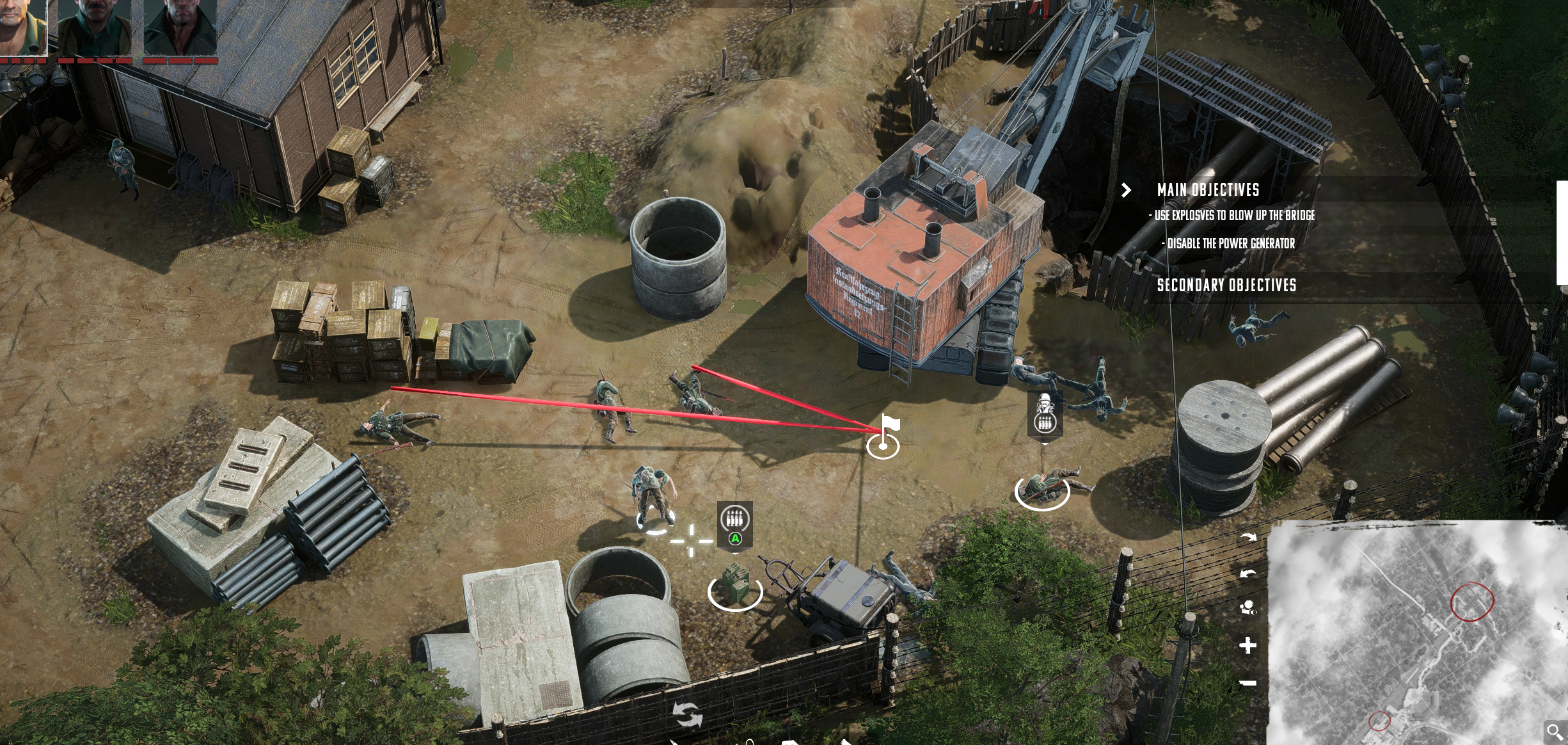Toggle the camera follow icon
Screen dimensions: 1568x745
[x=1248, y=607]
